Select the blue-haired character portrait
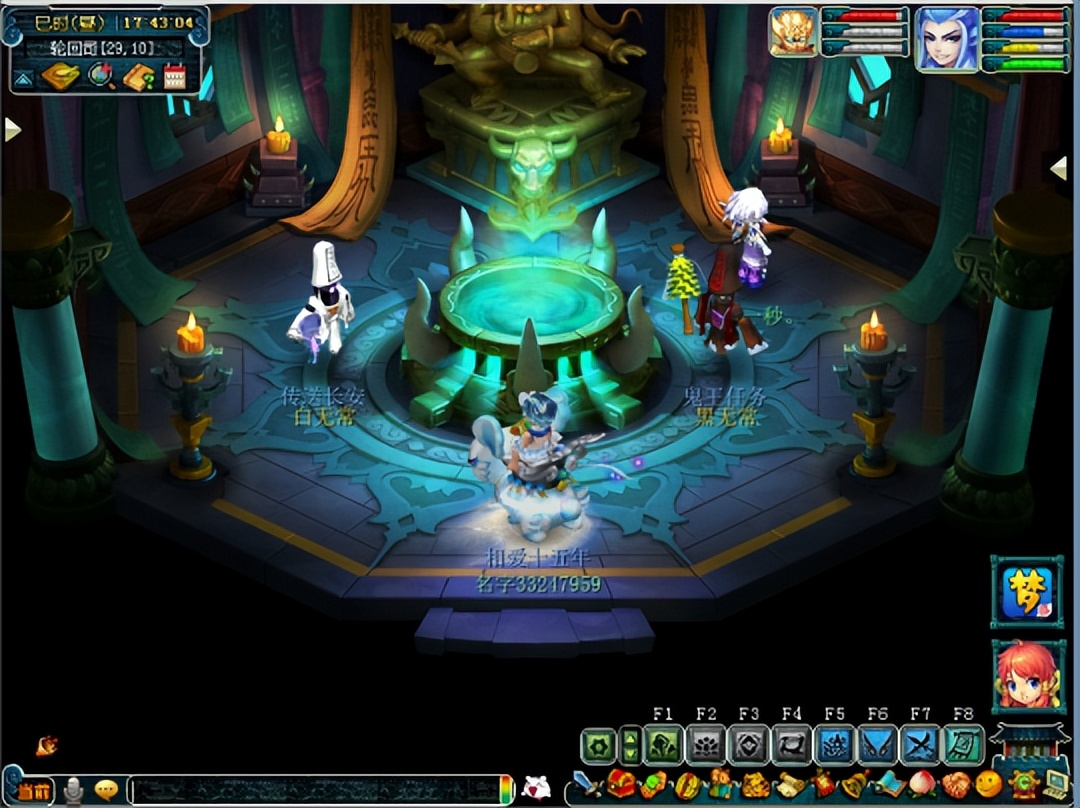The width and height of the screenshot is (1080, 808). pyautogui.click(x=946, y=40)
